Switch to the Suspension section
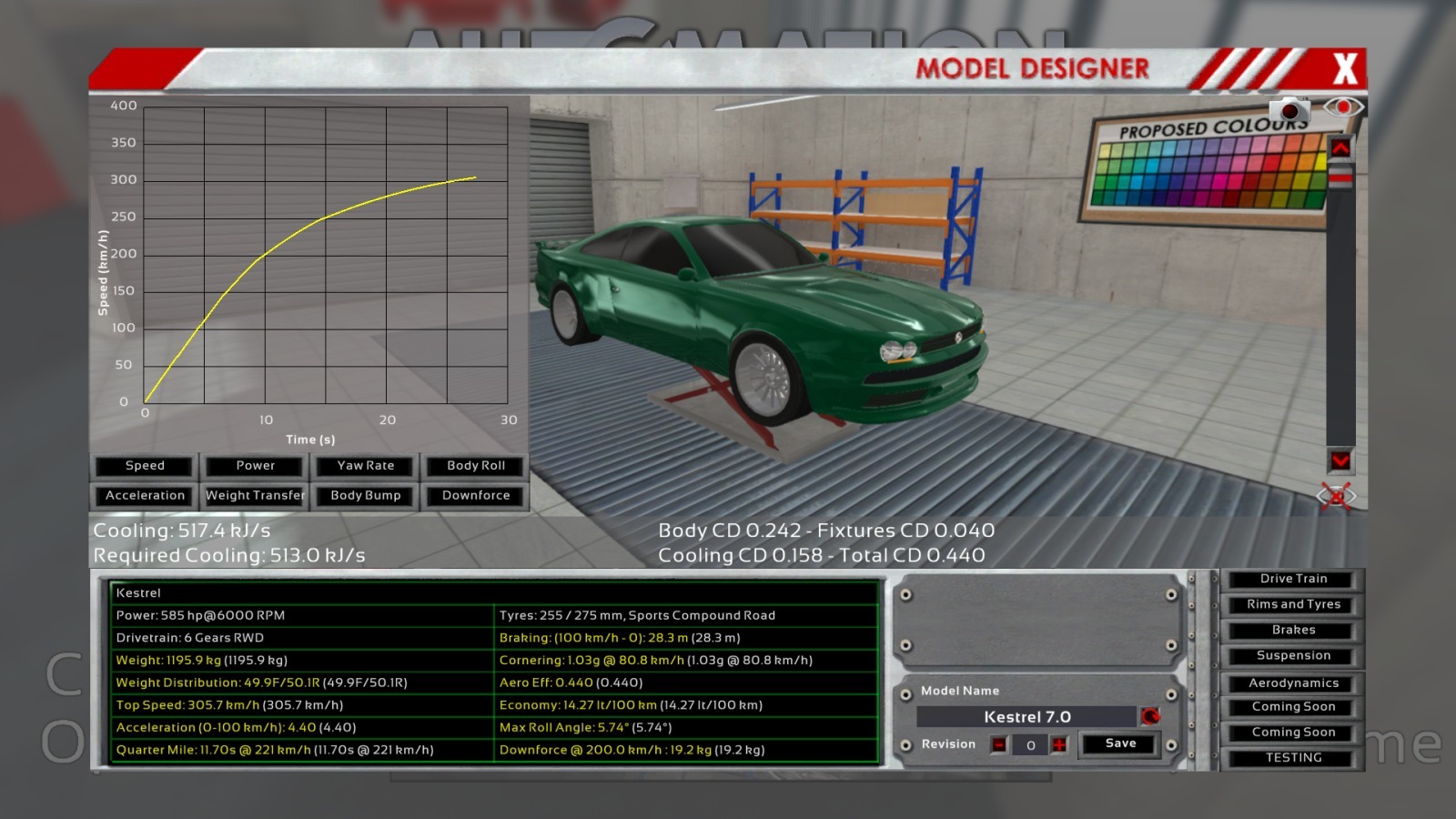The image size is (1456, 819). pos(1293,655)
